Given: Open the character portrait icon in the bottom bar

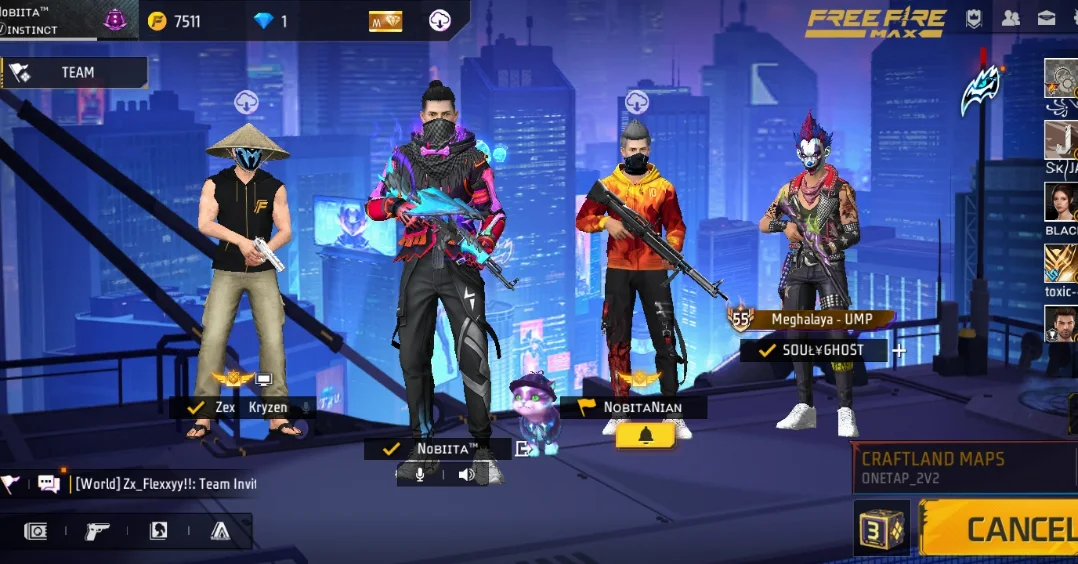Looking at the screenshot, I should pyautogui.click(x=158, y=531).
